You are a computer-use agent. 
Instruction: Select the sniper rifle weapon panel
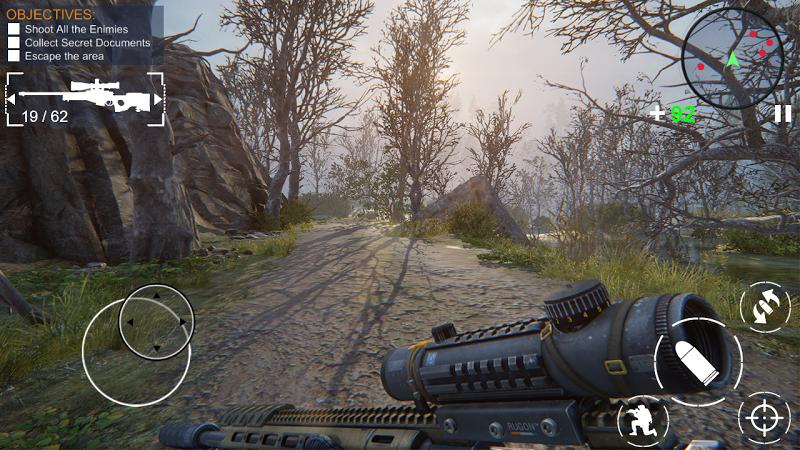coord(84,99)
